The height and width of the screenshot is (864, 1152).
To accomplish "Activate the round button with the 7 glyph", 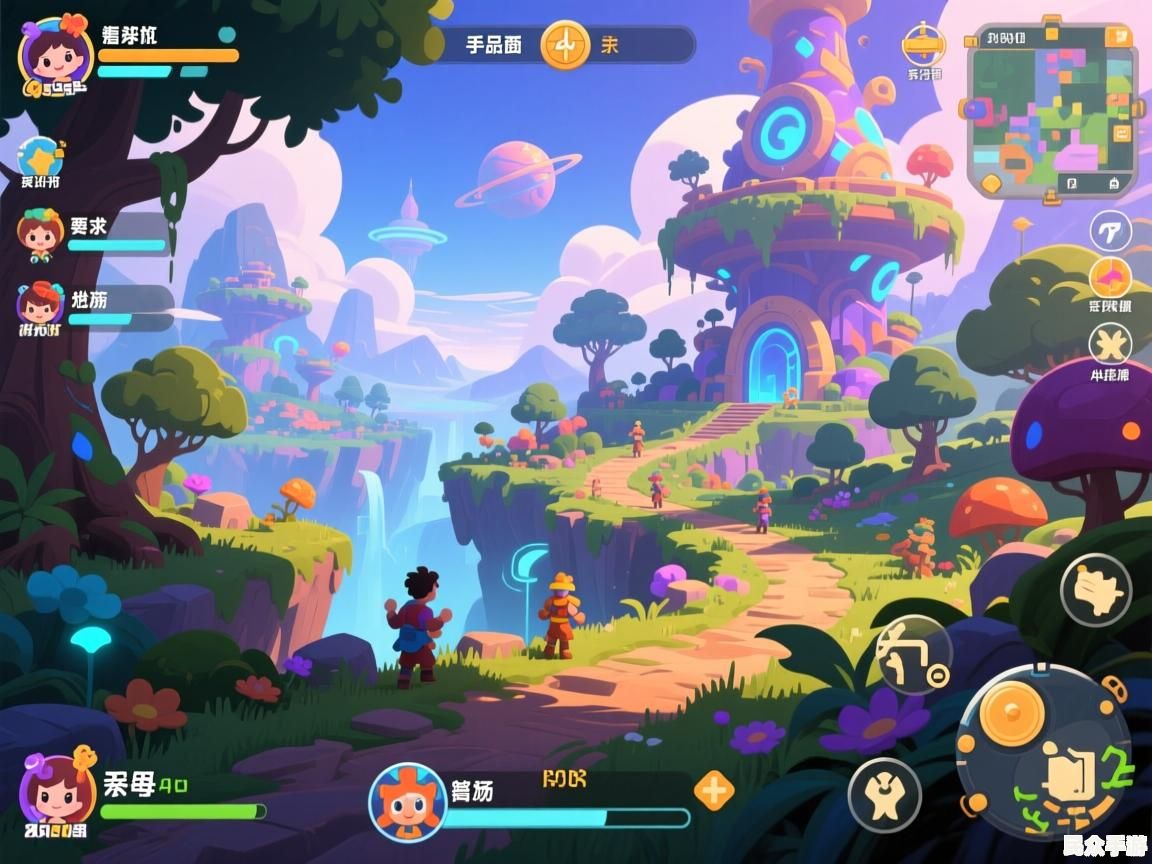I will click(x=1110, y=230).
